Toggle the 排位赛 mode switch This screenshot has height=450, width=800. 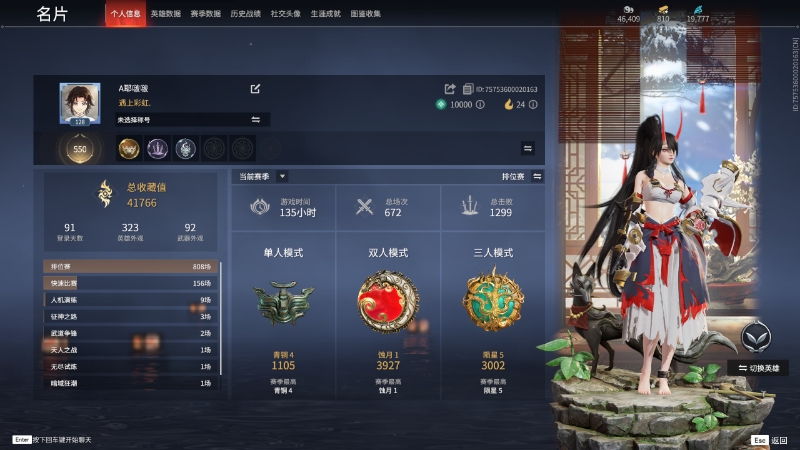537,176
